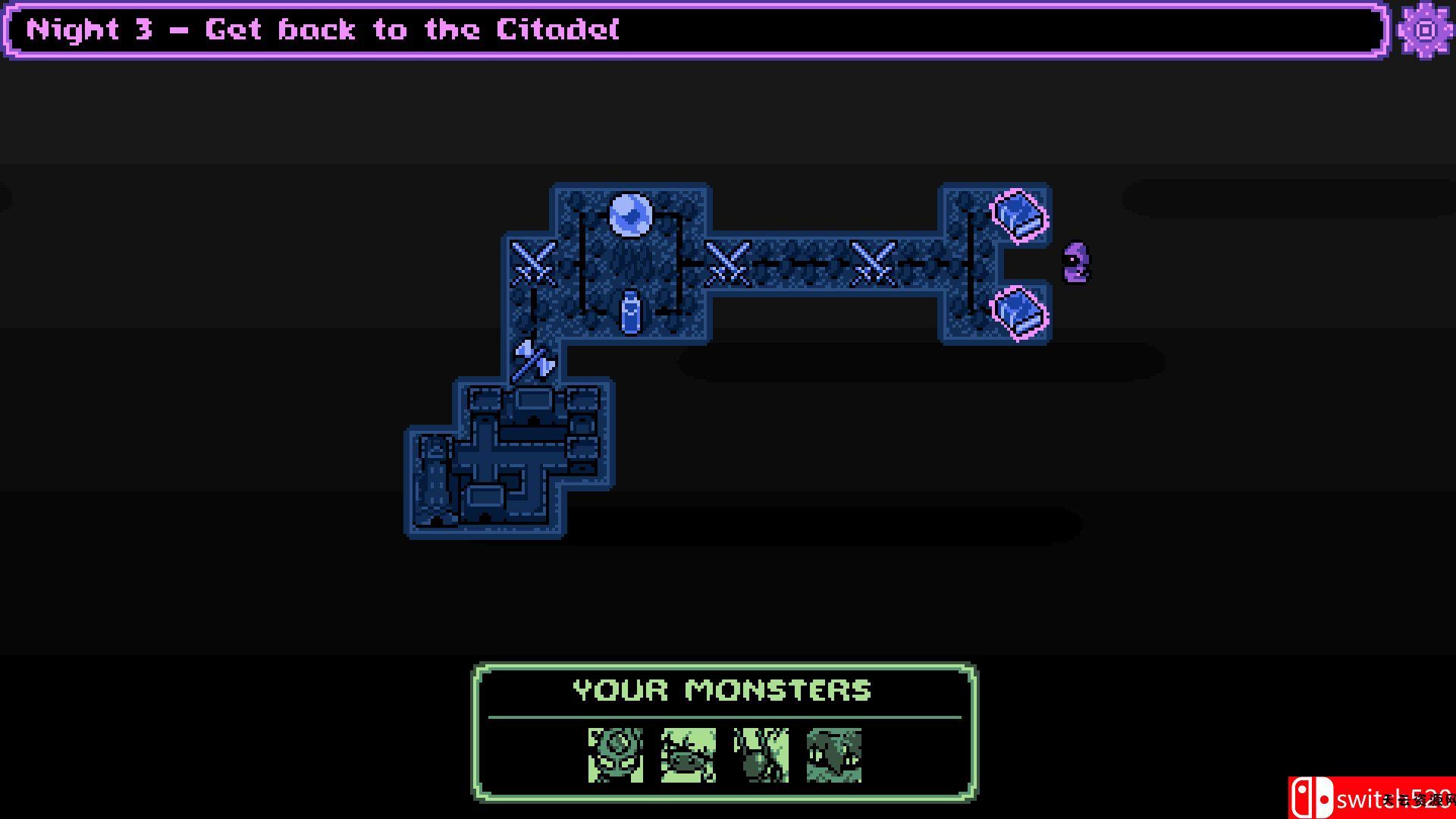Select the Citadel castle on the map

point(507,458)
